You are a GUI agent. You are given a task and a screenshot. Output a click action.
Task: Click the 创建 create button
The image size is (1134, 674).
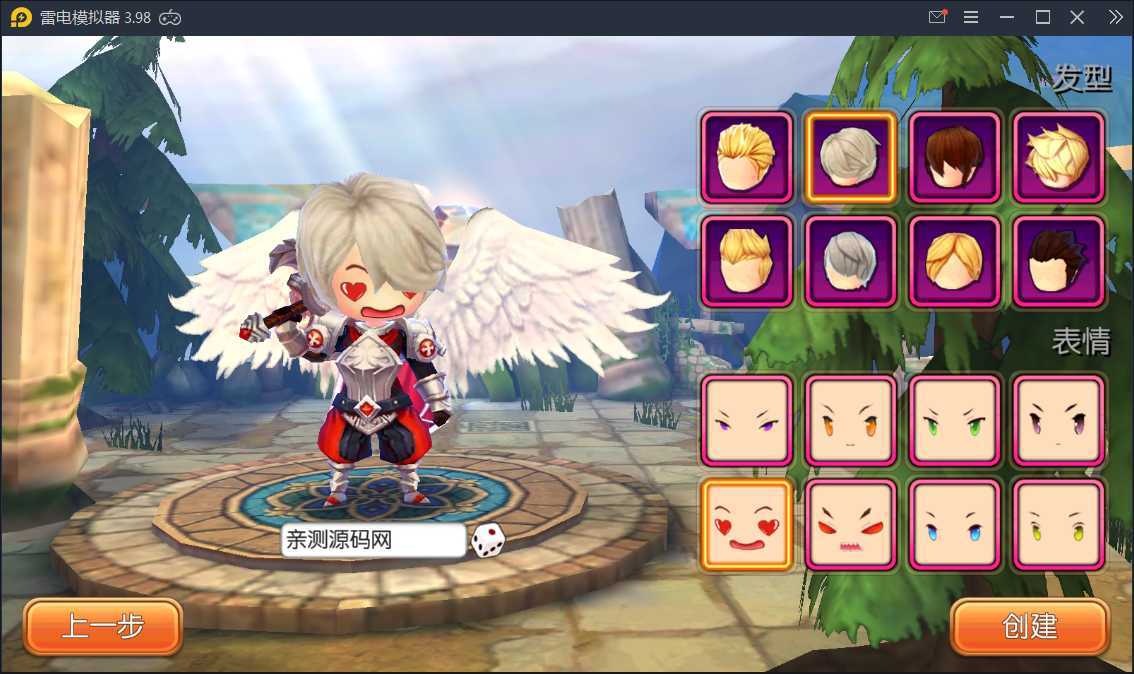coord(1030,627)
